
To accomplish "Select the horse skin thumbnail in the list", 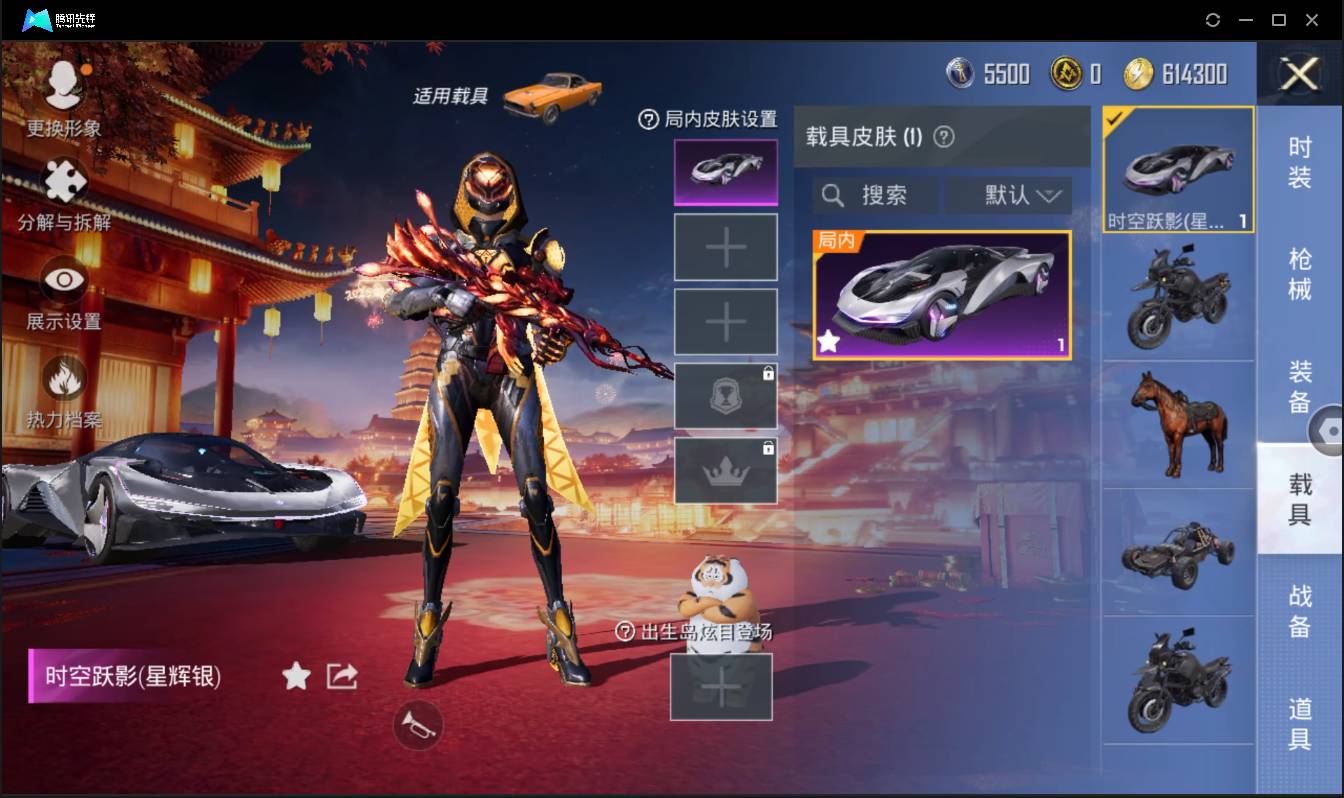I will coord(1178,424).
